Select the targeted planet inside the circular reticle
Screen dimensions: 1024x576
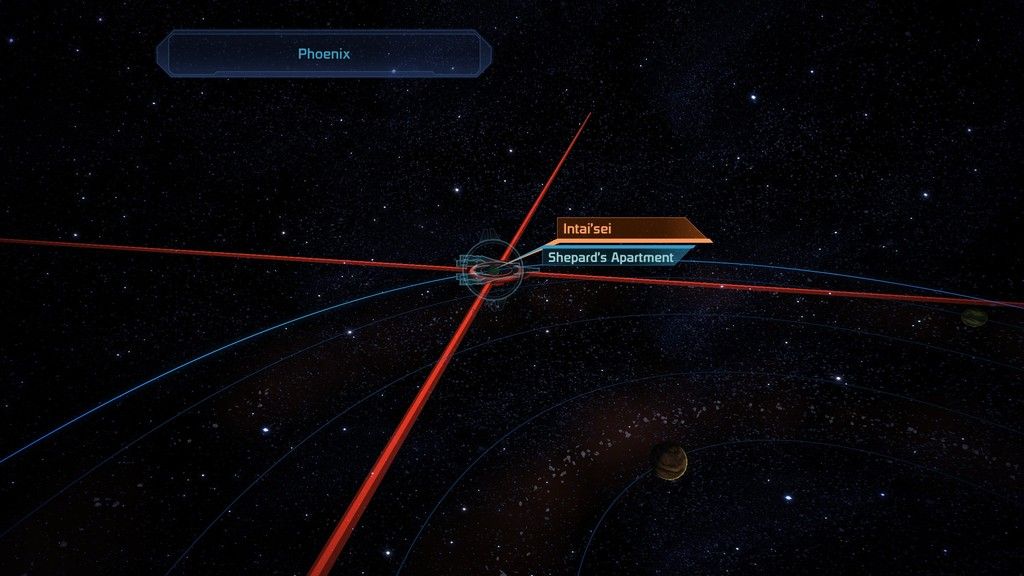[x=492, y=268]
